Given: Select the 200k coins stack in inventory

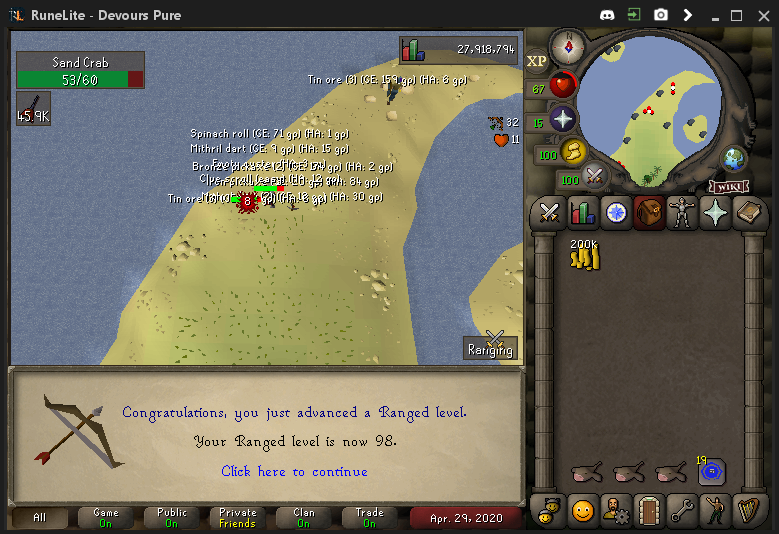Looking at the screenshot, I should (583, 255).
